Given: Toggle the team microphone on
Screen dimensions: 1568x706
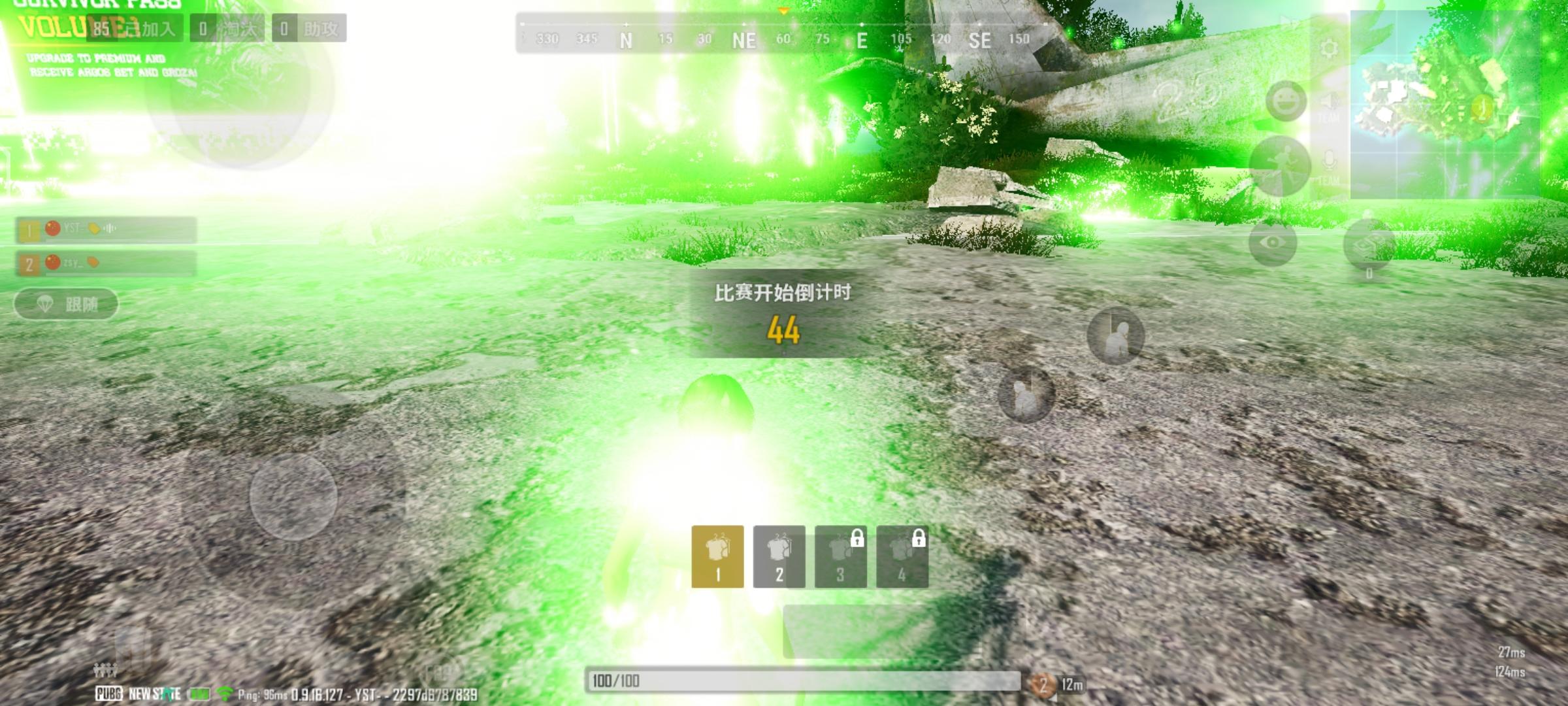Looking at the screenshot, I should click(x=1328, y=159).
